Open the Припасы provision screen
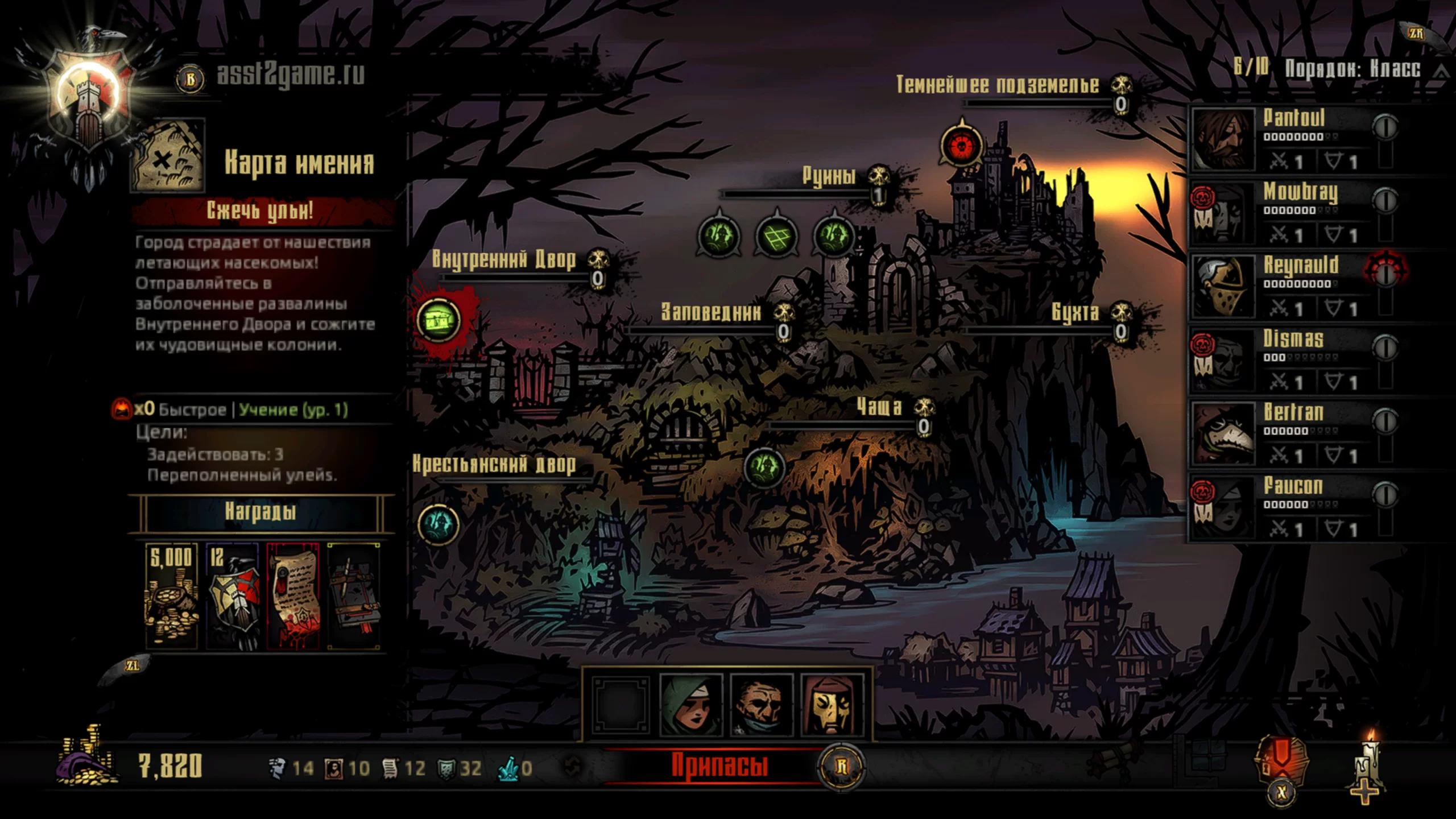1456x819 pixels. (719, 766)
